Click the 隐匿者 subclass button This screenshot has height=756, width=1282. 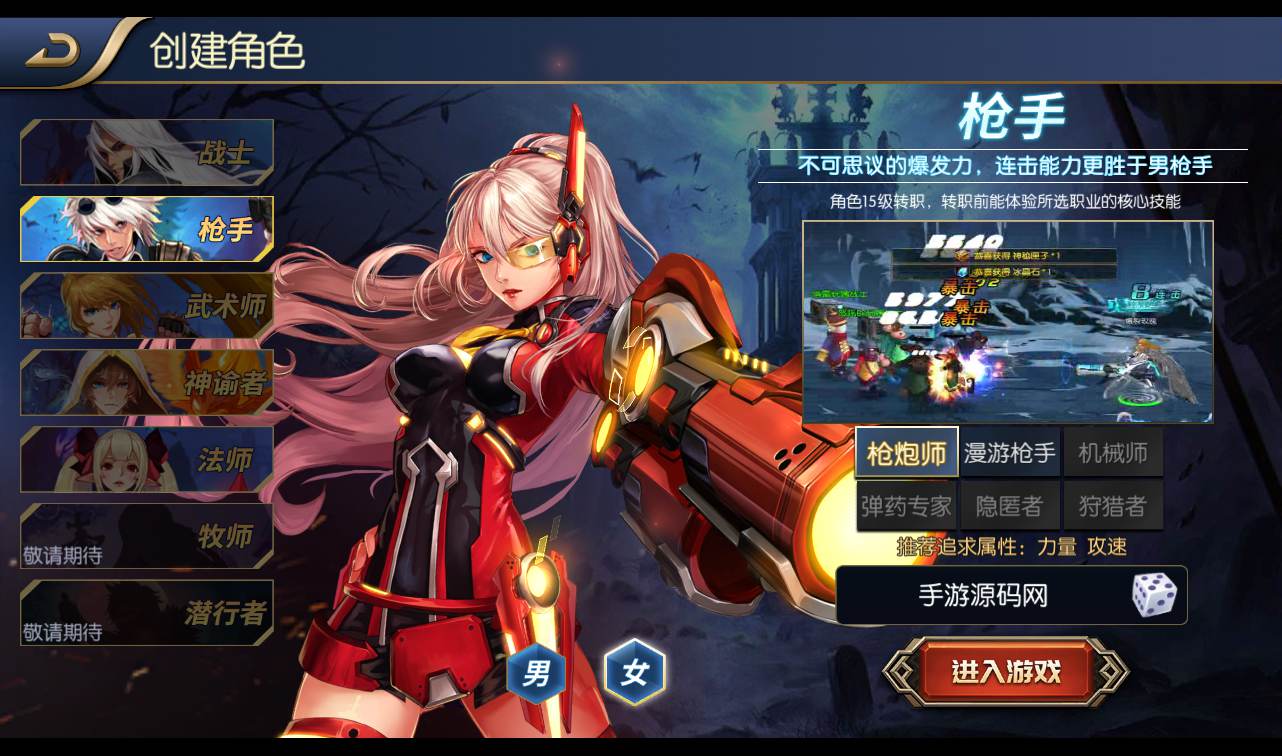click(x=1010, y=505)
